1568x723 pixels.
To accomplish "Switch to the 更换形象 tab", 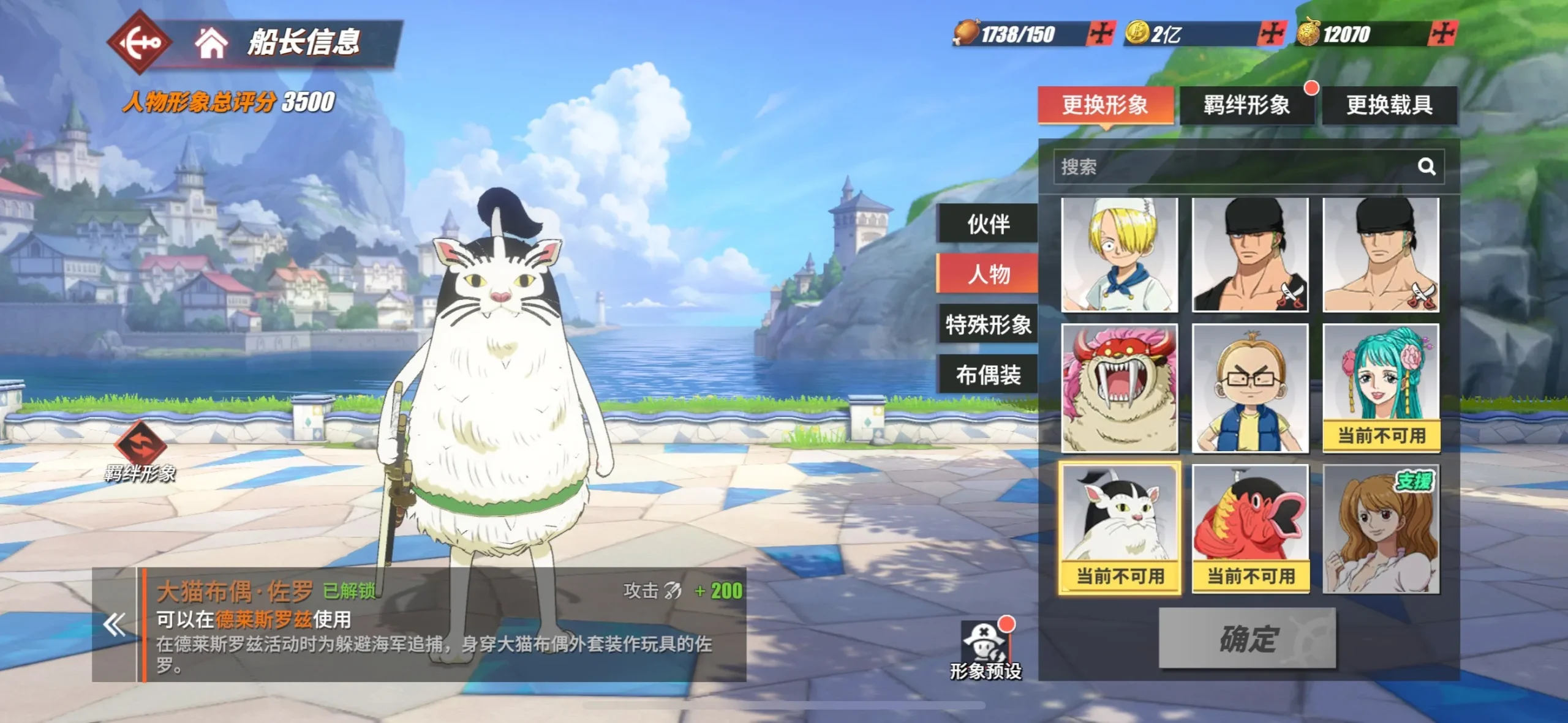I will click(x=1105, y=105).
